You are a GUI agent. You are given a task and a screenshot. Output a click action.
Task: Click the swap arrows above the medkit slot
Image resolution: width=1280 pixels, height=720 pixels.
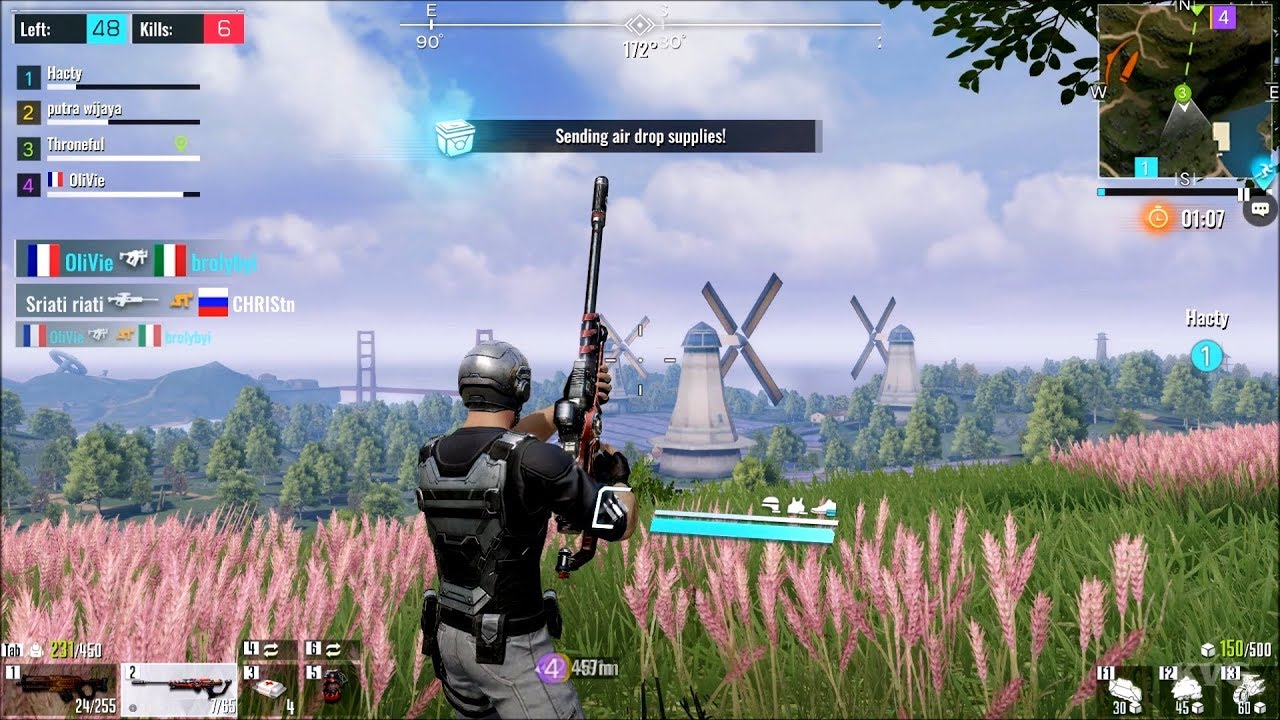pos(270,650)
